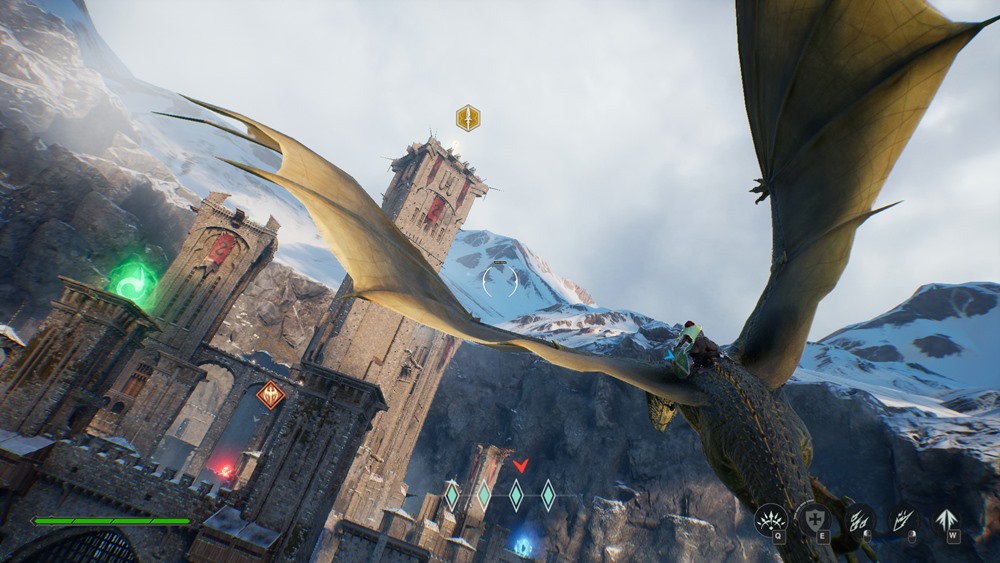
Task: Activate the upward arrow boost ability
Action: [946, 520]
